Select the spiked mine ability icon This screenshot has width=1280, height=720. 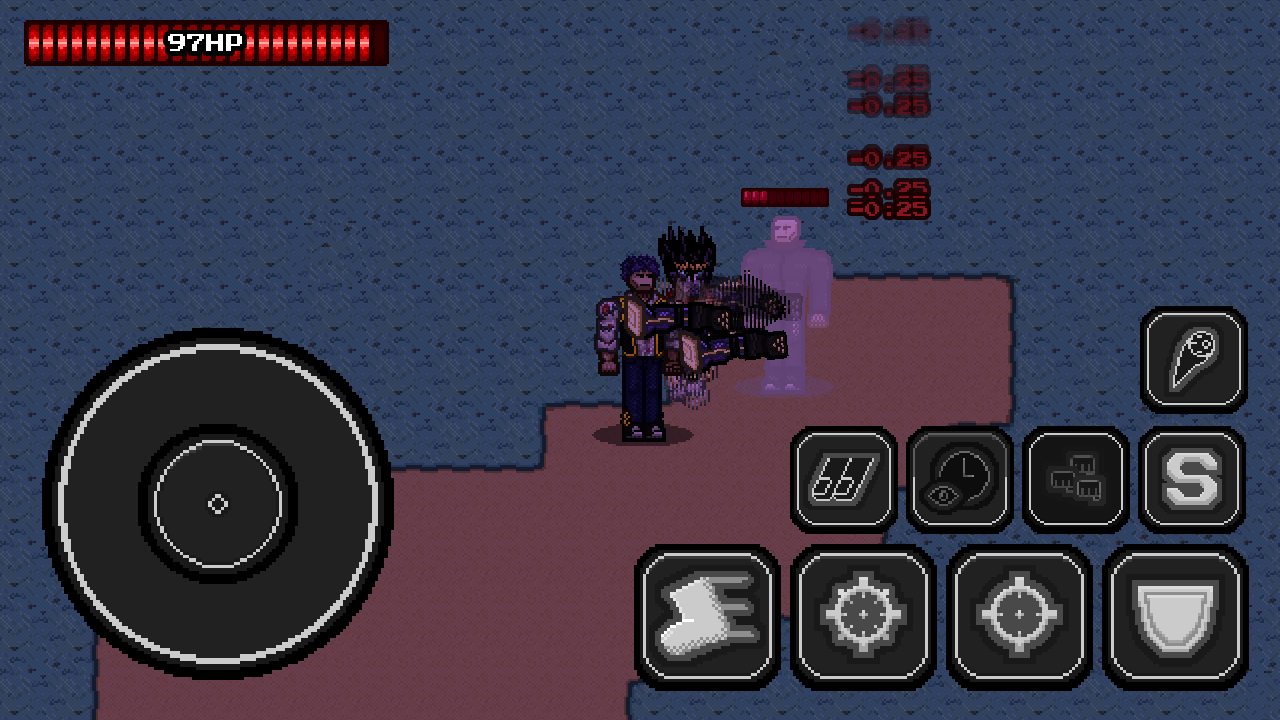coord(863,614)
